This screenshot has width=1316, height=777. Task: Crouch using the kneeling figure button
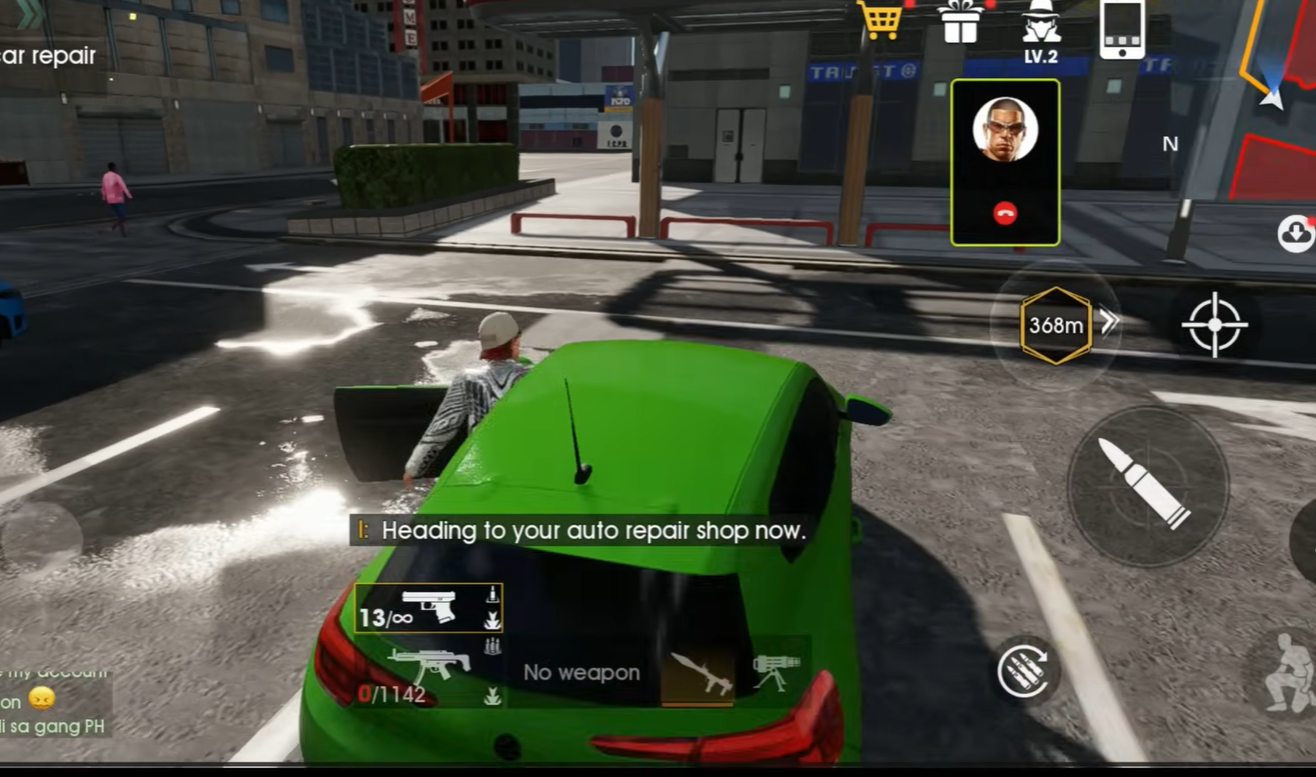tap(1287, 673)
